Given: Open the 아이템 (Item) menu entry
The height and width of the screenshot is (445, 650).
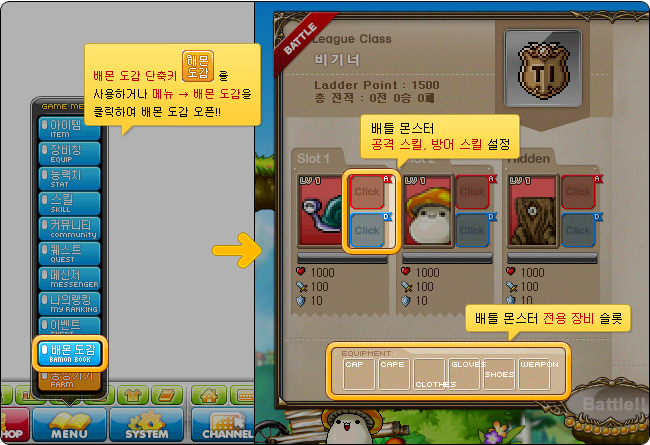Looking at the screenshot, I should 72,127.
